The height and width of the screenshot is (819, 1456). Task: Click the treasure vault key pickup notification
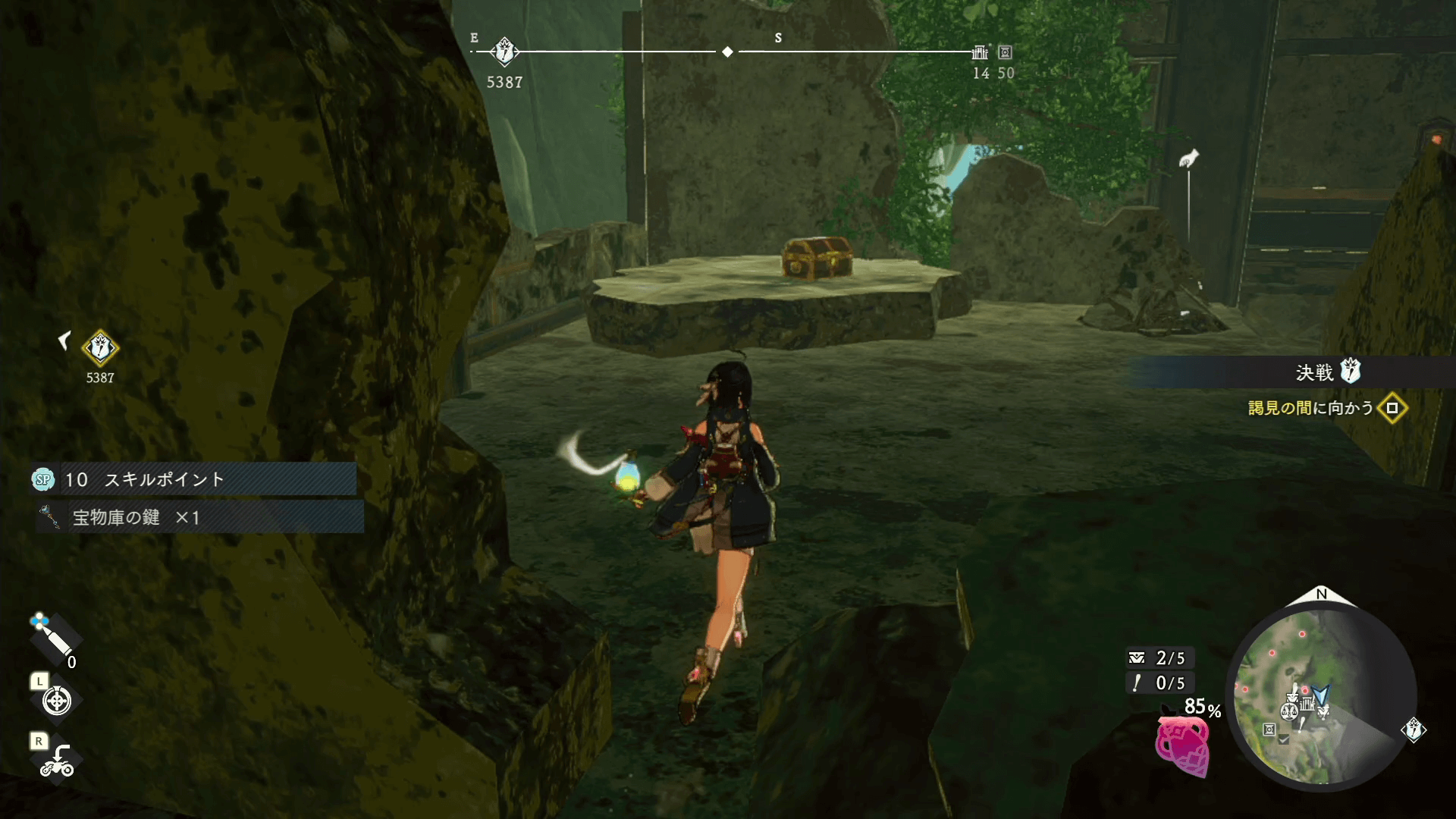200,518
